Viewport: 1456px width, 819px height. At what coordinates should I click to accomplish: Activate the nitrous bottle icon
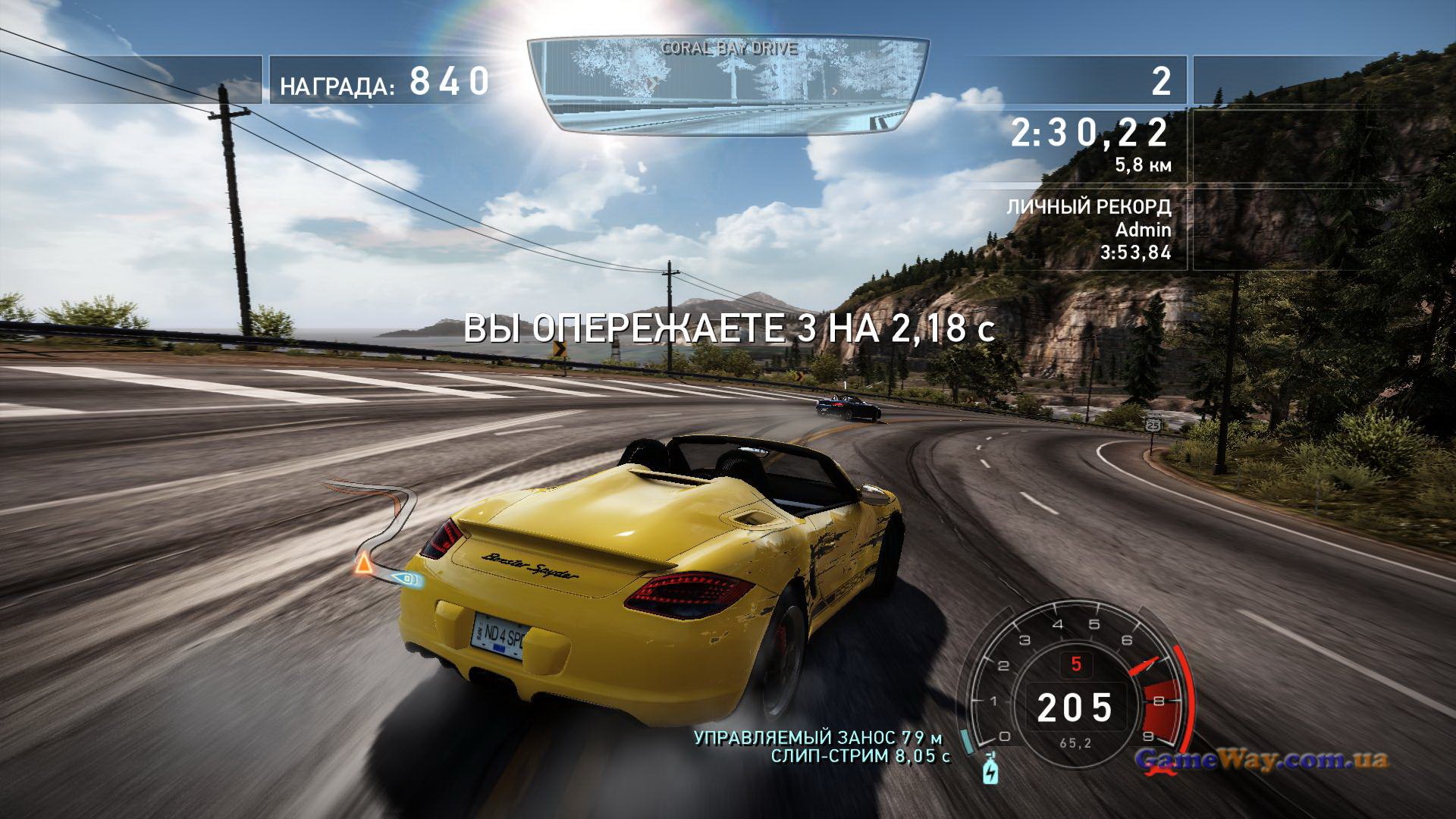[x=990, y=770]
